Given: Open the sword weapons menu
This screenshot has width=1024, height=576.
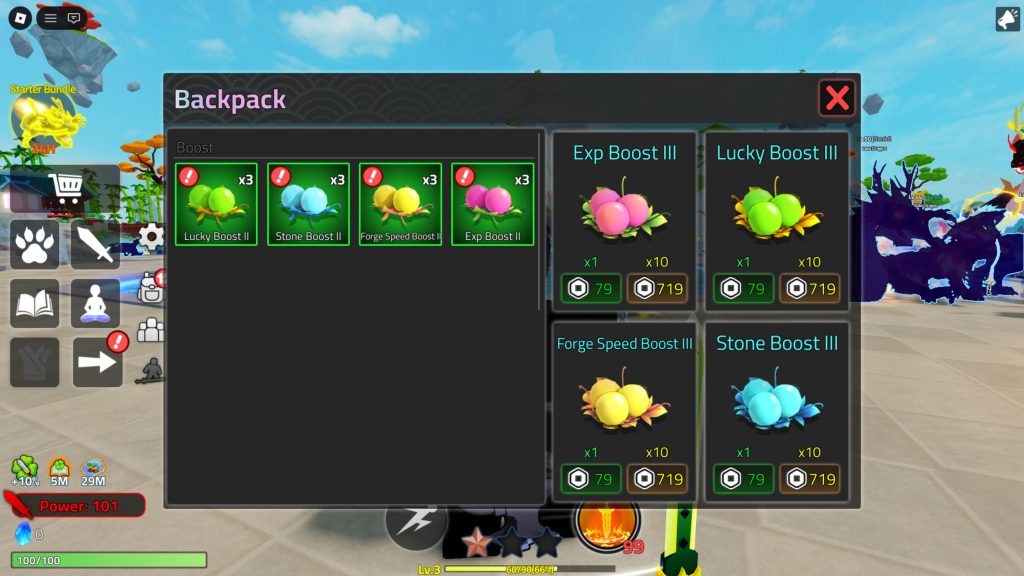Looking at the screenshot, I should click(95, 245).
